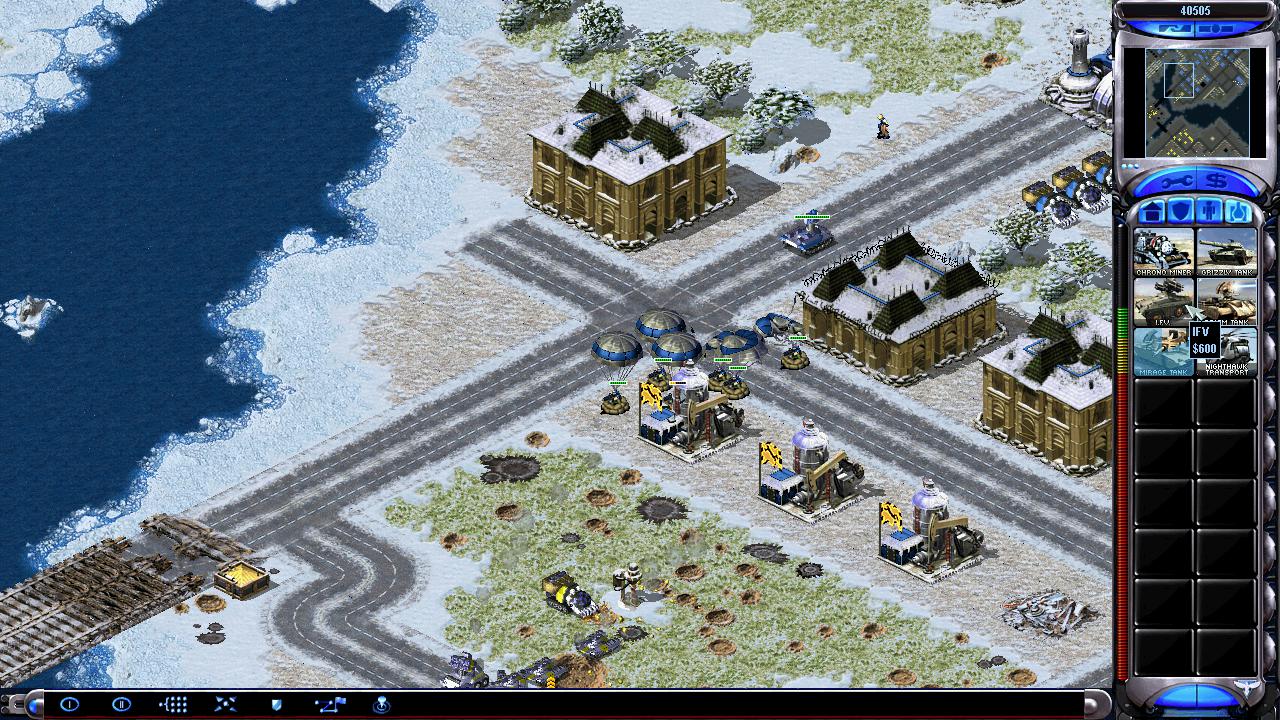Place a beacon using the beacon button
The height and width of the screenshot is (720, 1280).
381,704
